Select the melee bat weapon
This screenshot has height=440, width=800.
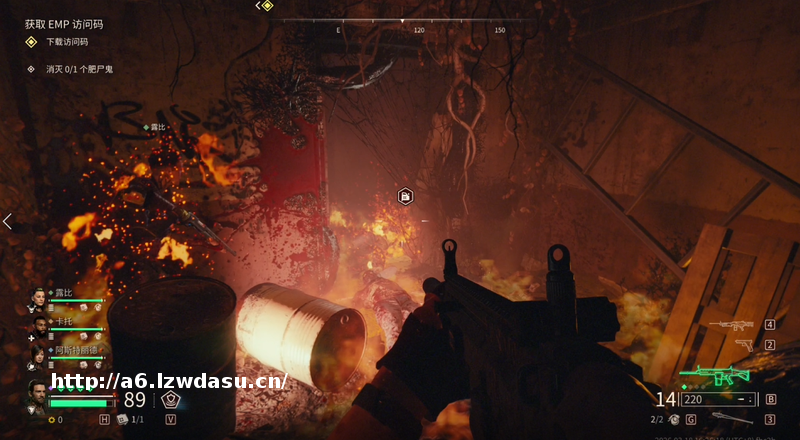pos(731,419)
